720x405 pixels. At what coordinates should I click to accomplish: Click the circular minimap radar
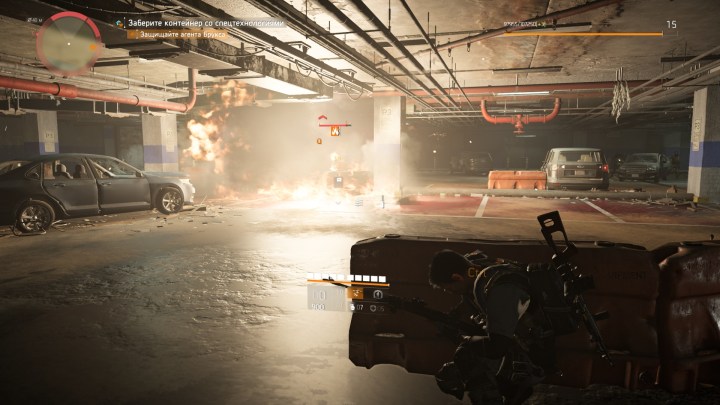[x=68, y=41]
